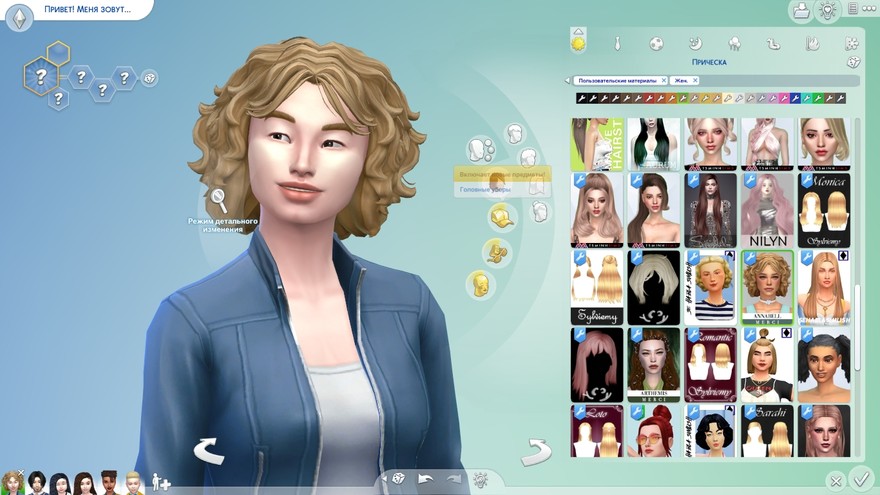This screenshot has width=880, height=495.
Task: Add a new Sim to household
Action: 160,482
